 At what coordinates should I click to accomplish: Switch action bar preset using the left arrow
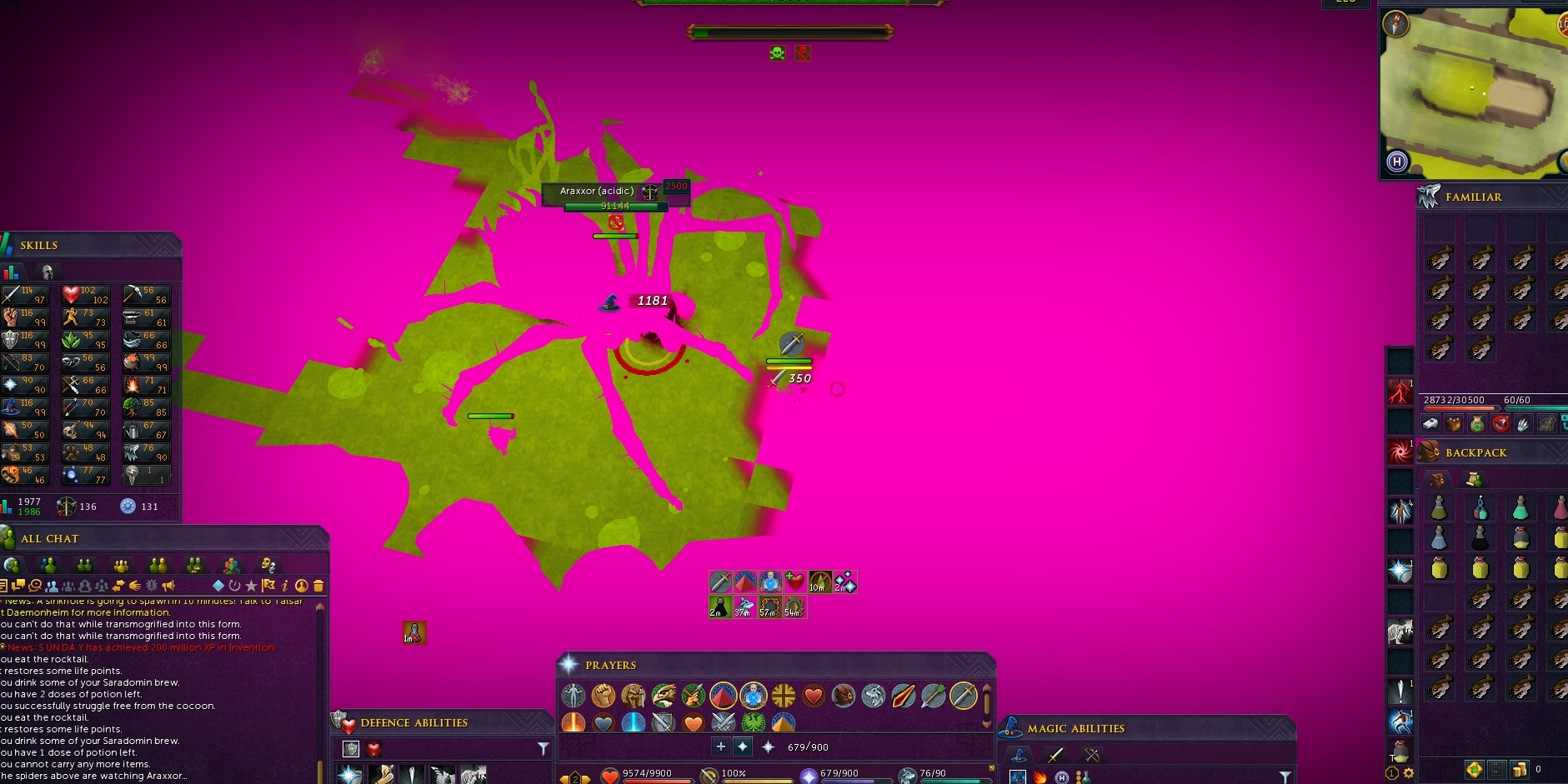(563, 777)
